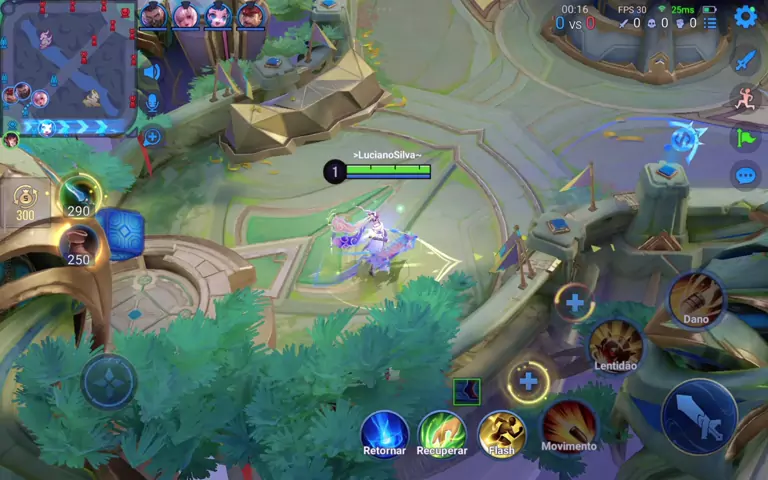Send the green flag signal
This screenshot has width=768, height=480.
[x=745, y=138]
